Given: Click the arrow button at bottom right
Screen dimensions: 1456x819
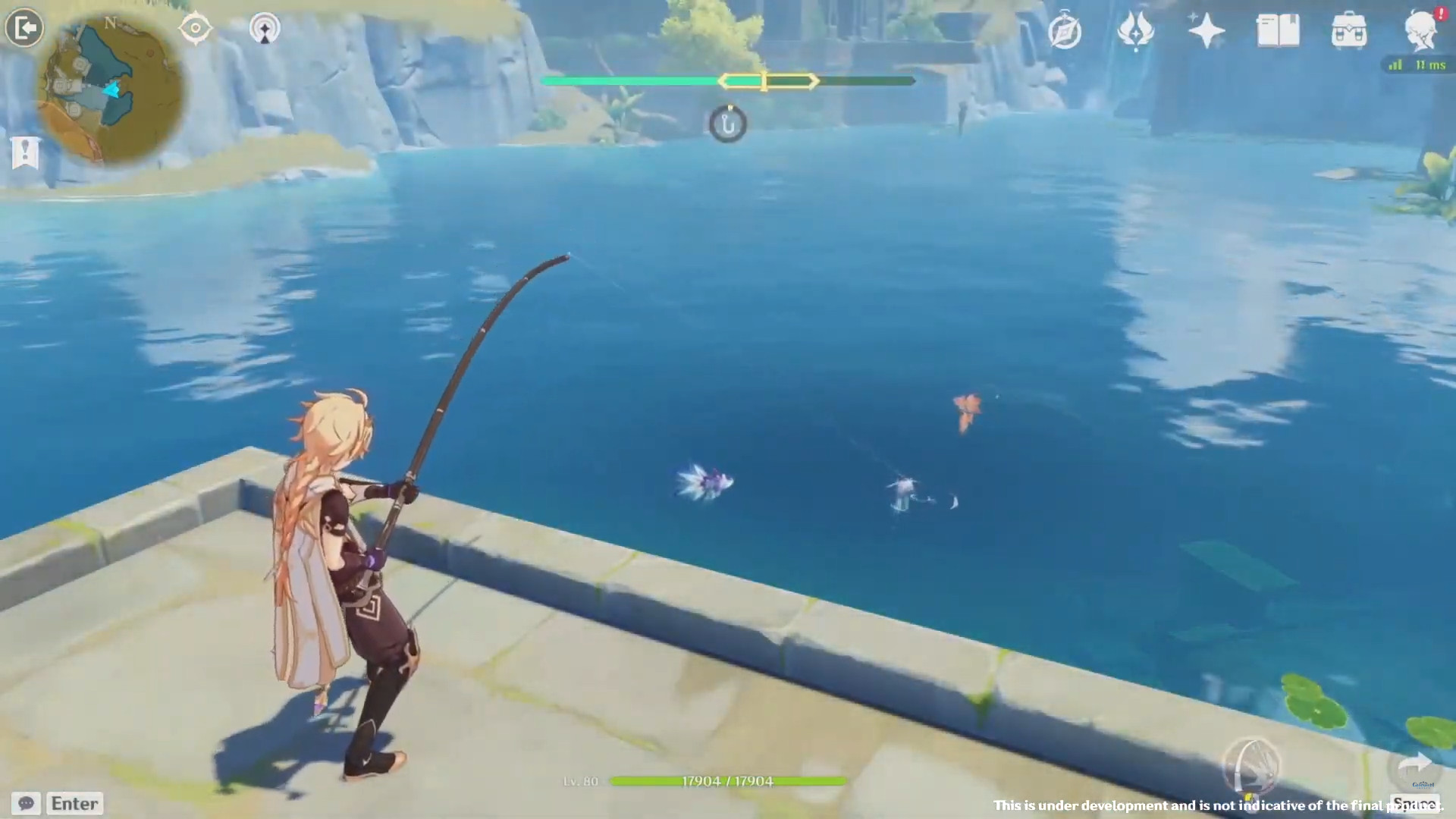Looking at the screenshot, I should [1414, 766].
